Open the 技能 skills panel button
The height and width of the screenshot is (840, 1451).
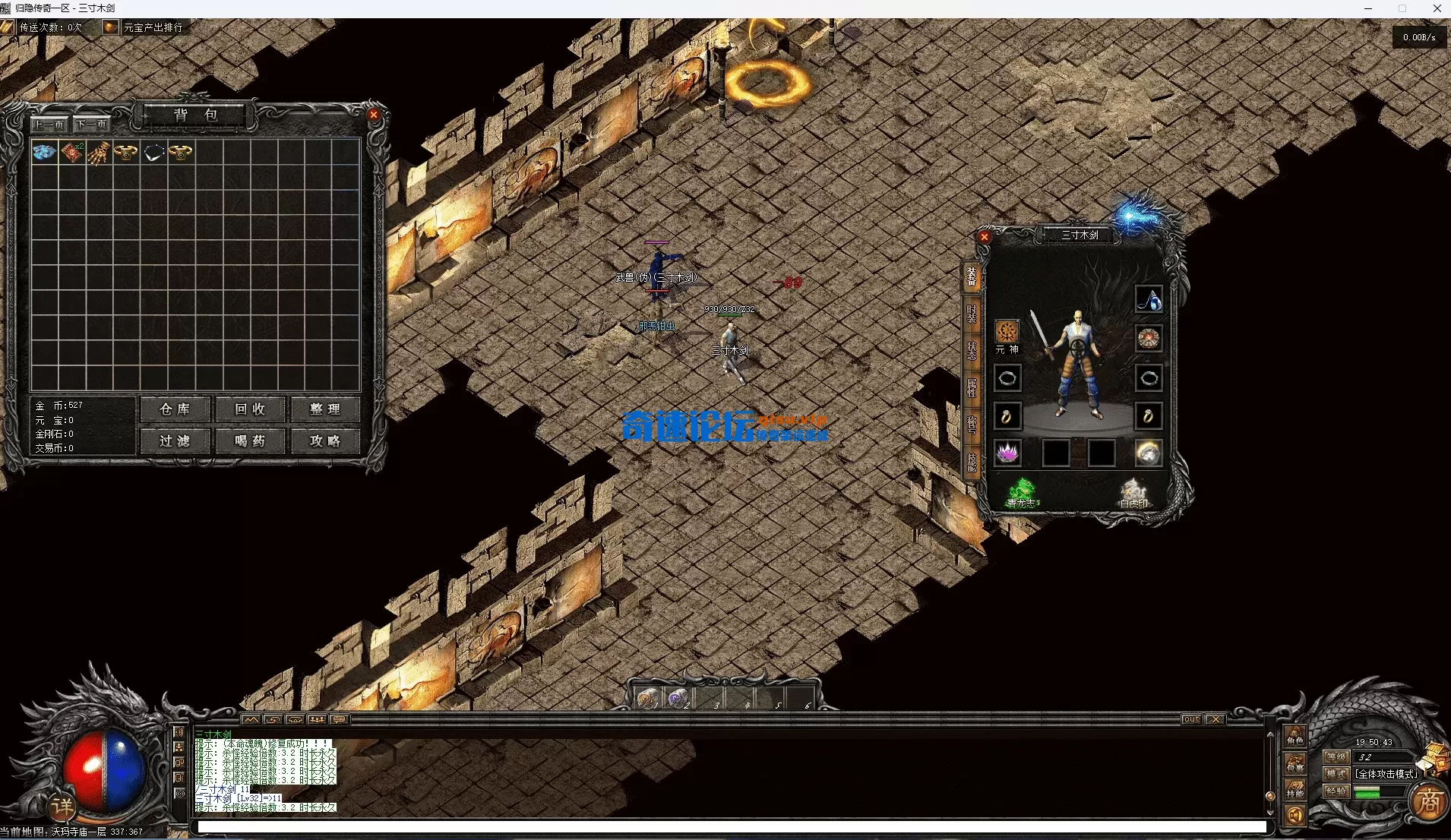point(1295,790)
